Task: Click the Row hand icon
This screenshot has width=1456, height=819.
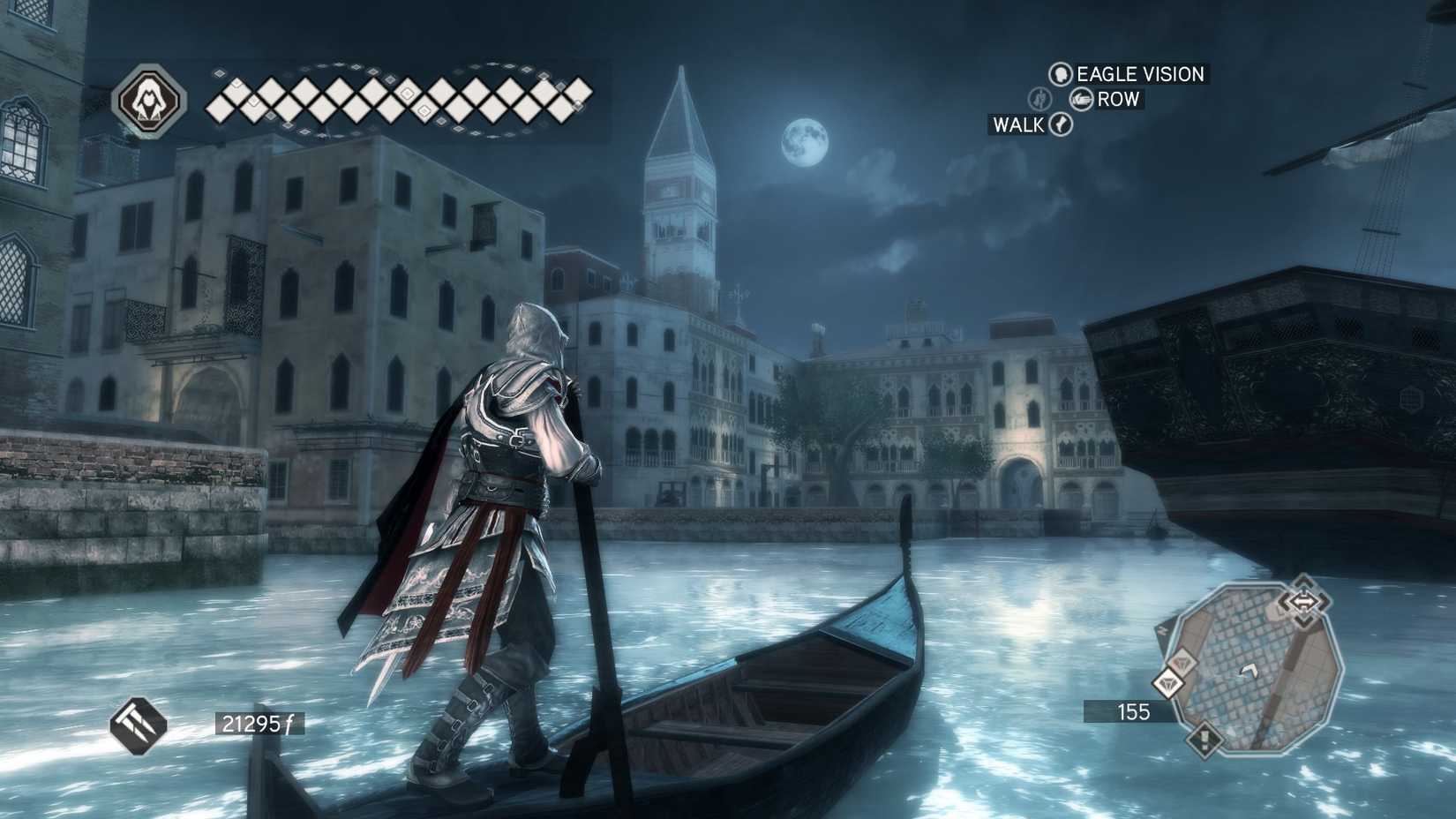Action: pos(1081,99)
